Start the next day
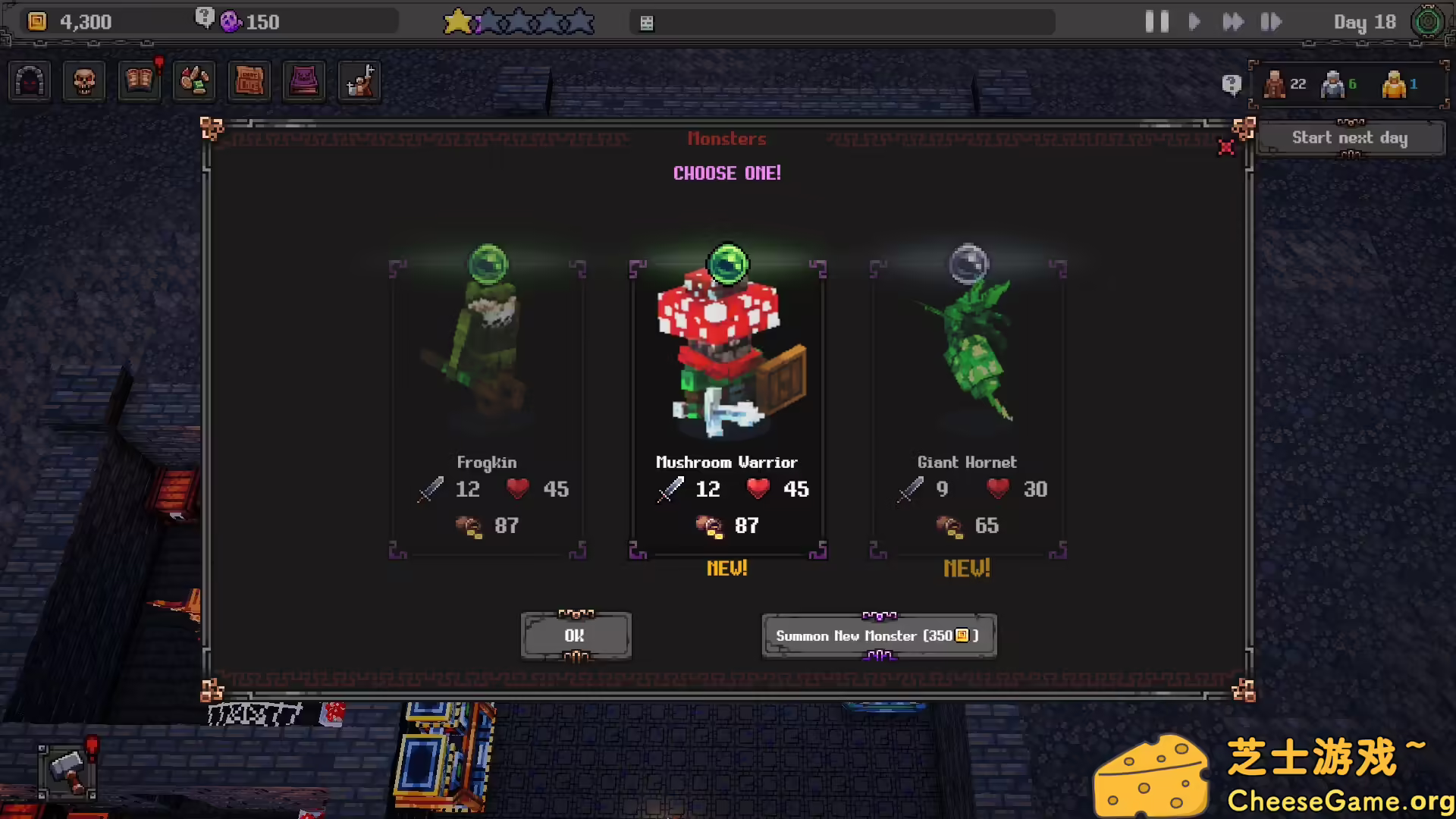Screen dimensions: 1456x819 click(1350, 138)
